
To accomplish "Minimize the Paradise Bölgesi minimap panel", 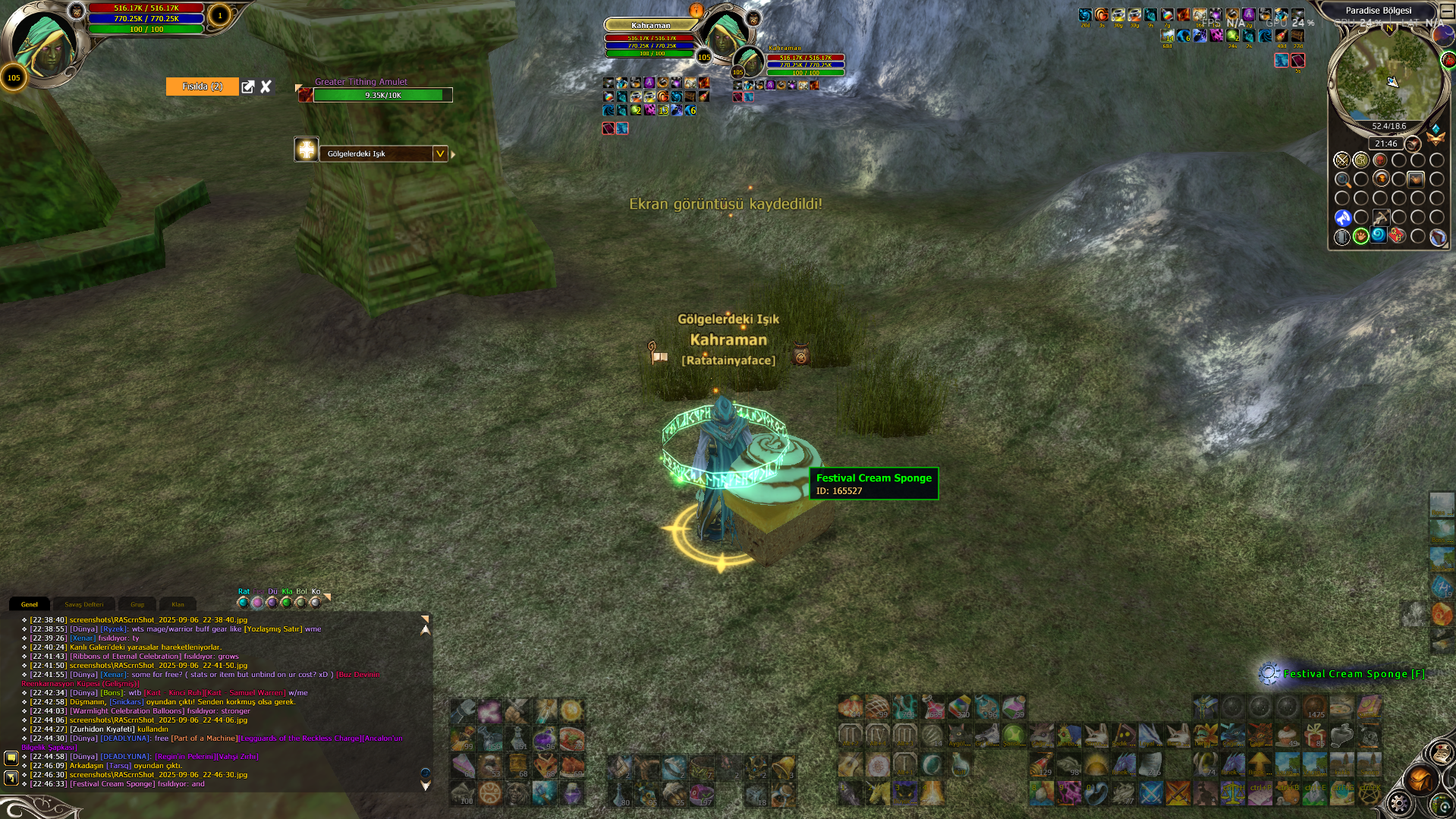I will [1446, 11].
